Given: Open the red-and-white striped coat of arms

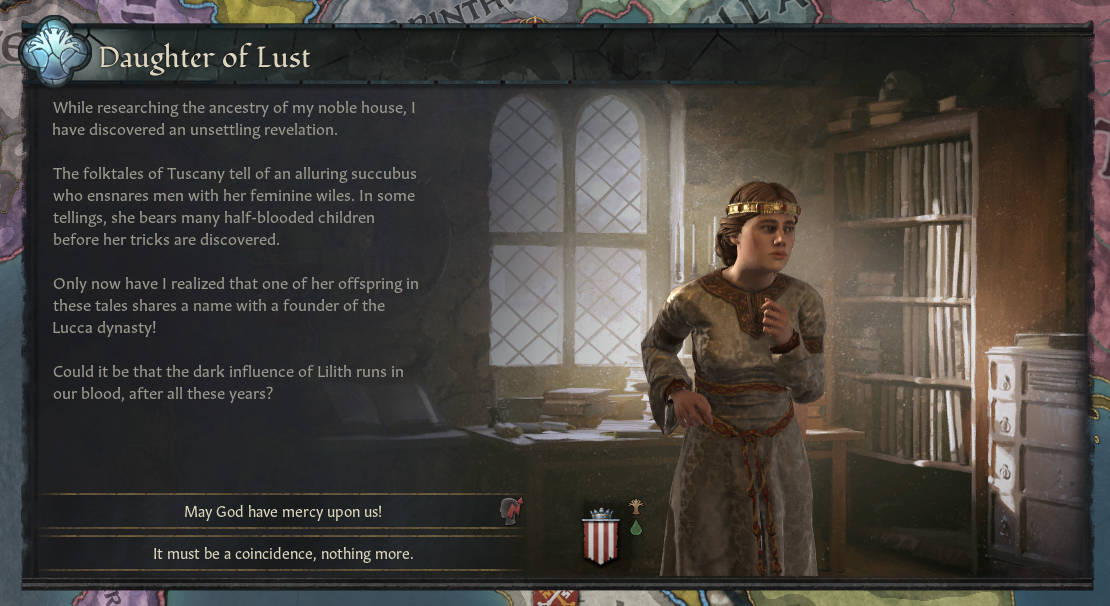Looking at the screenshot, I should [x=600, y=537].
